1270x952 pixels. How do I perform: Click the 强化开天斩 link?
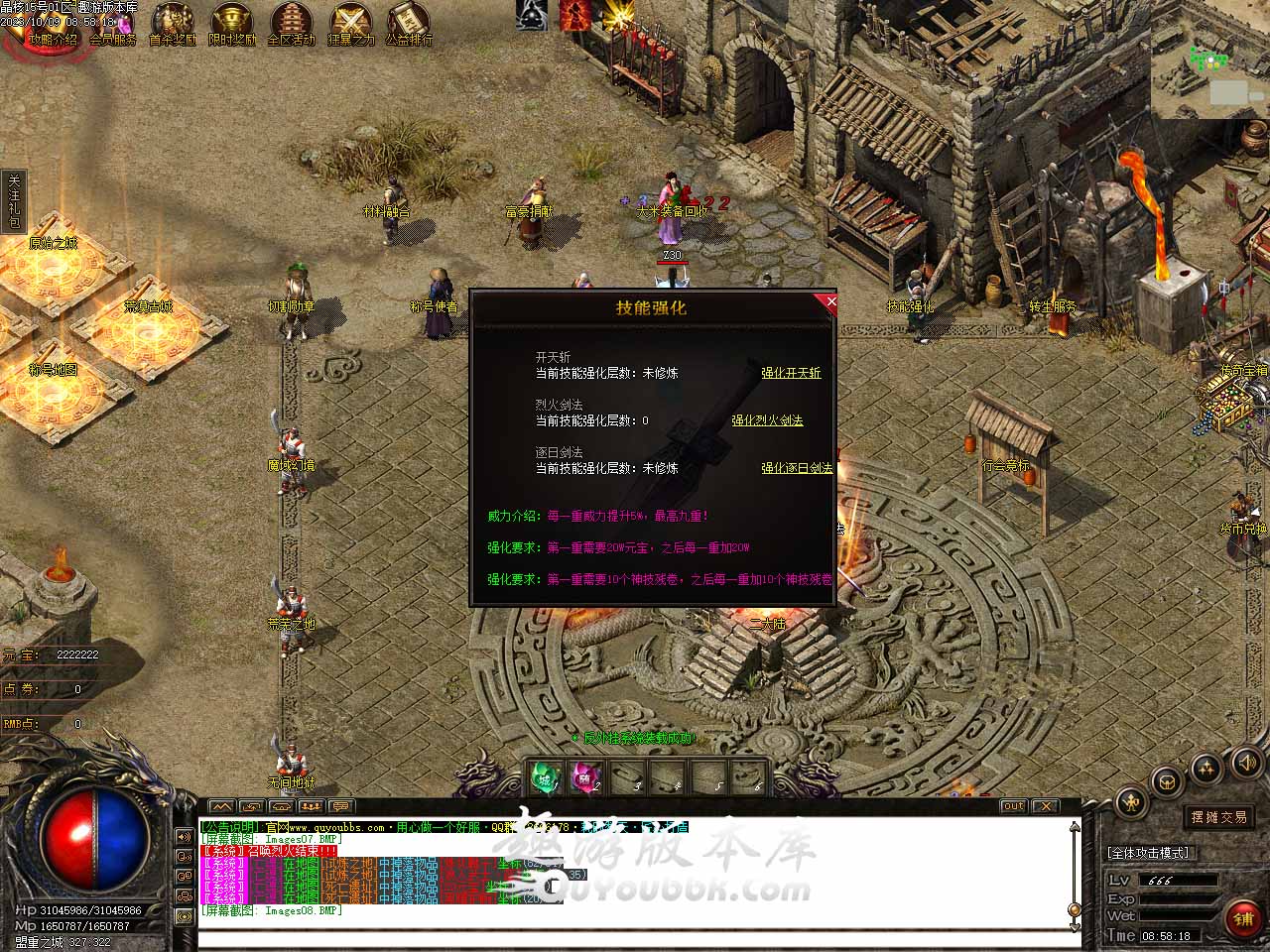coord(791,373)
